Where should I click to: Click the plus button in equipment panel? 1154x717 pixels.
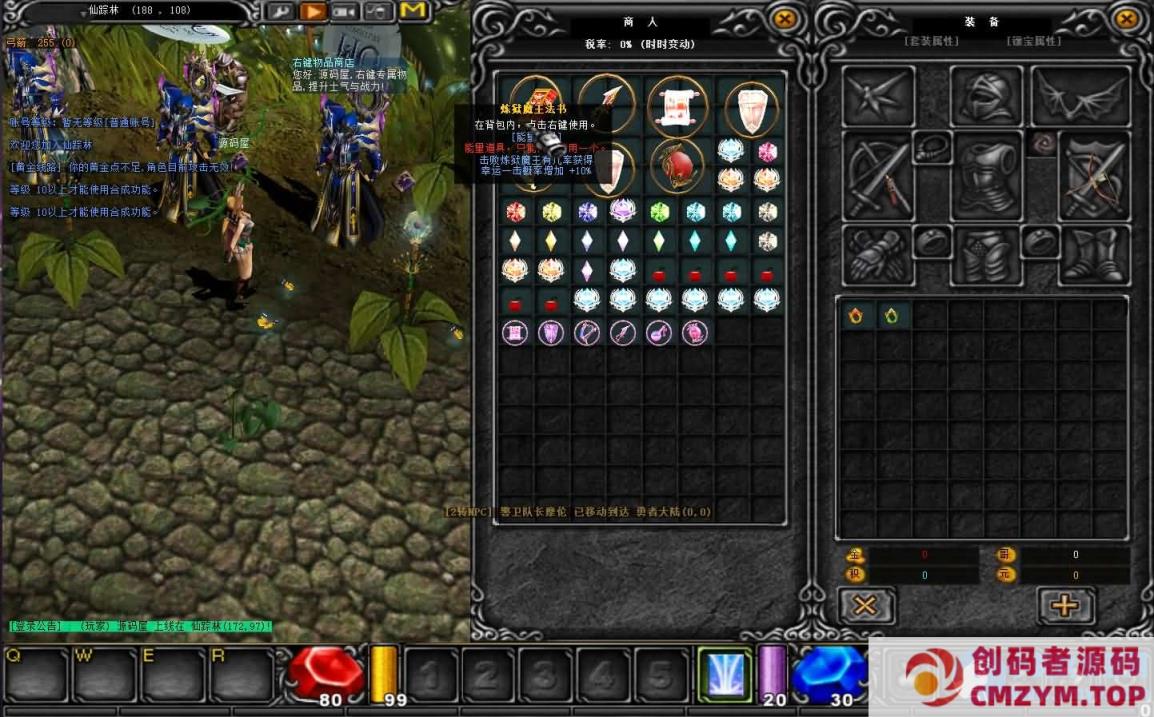coord(1065,605)
